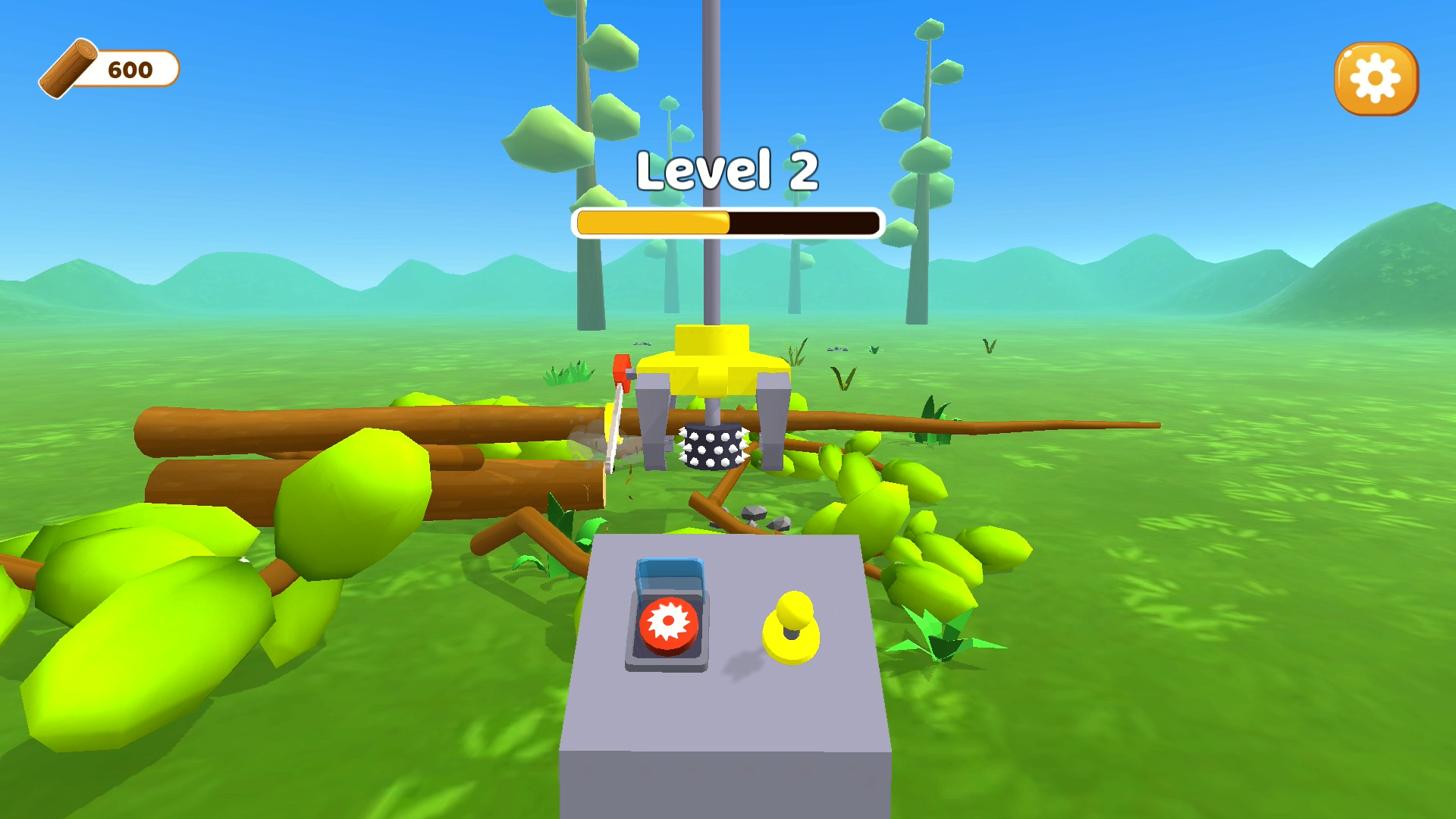
Task: Click the 600 wood counter button
Action: pos(125,70)
